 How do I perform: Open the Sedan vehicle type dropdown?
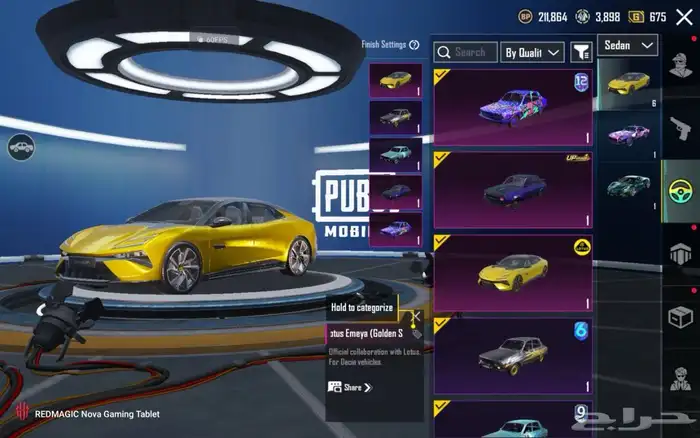[x=628, y=45]
